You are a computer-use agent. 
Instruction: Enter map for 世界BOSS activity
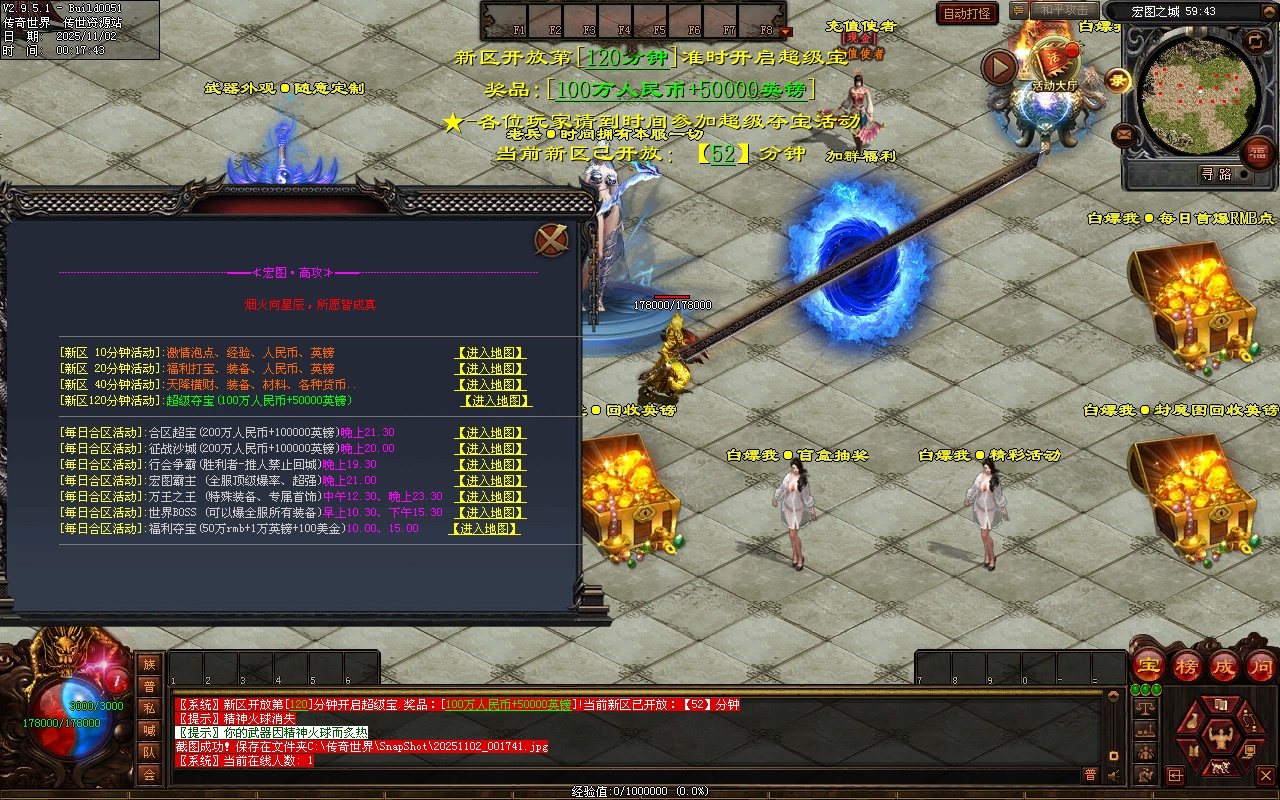coord(490,513)
